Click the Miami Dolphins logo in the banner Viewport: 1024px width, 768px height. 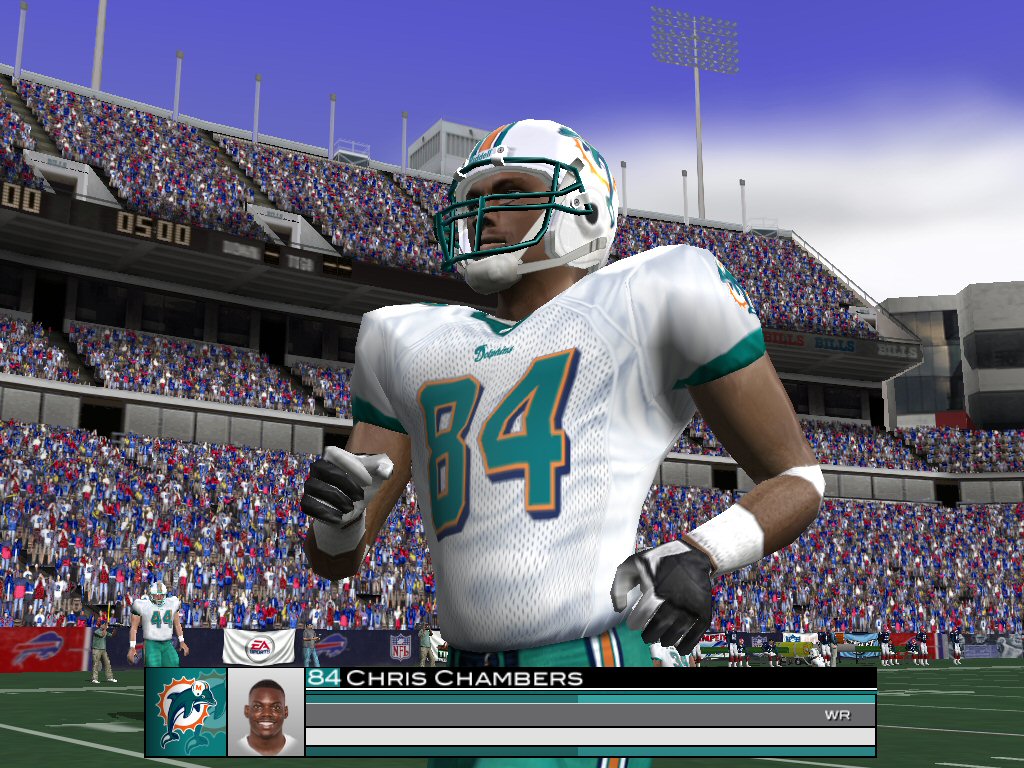click(x=186, y=711)
